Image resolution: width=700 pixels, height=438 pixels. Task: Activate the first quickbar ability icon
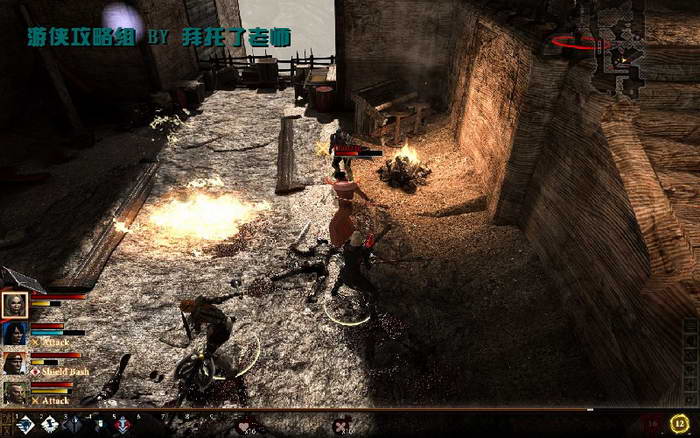[x=24, y=425]
